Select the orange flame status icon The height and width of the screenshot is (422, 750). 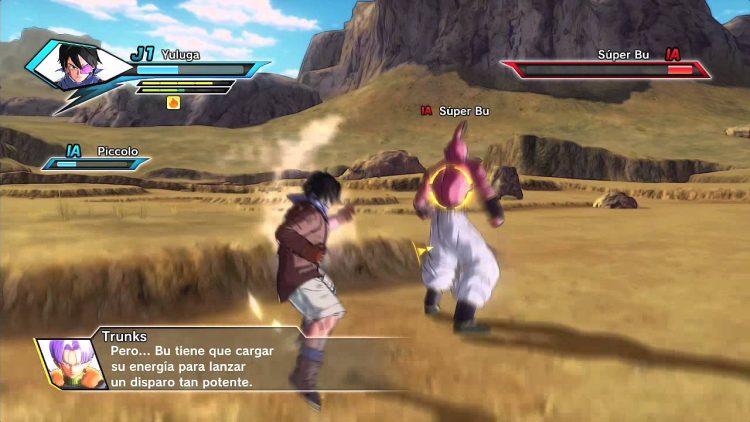coord(173,102)
